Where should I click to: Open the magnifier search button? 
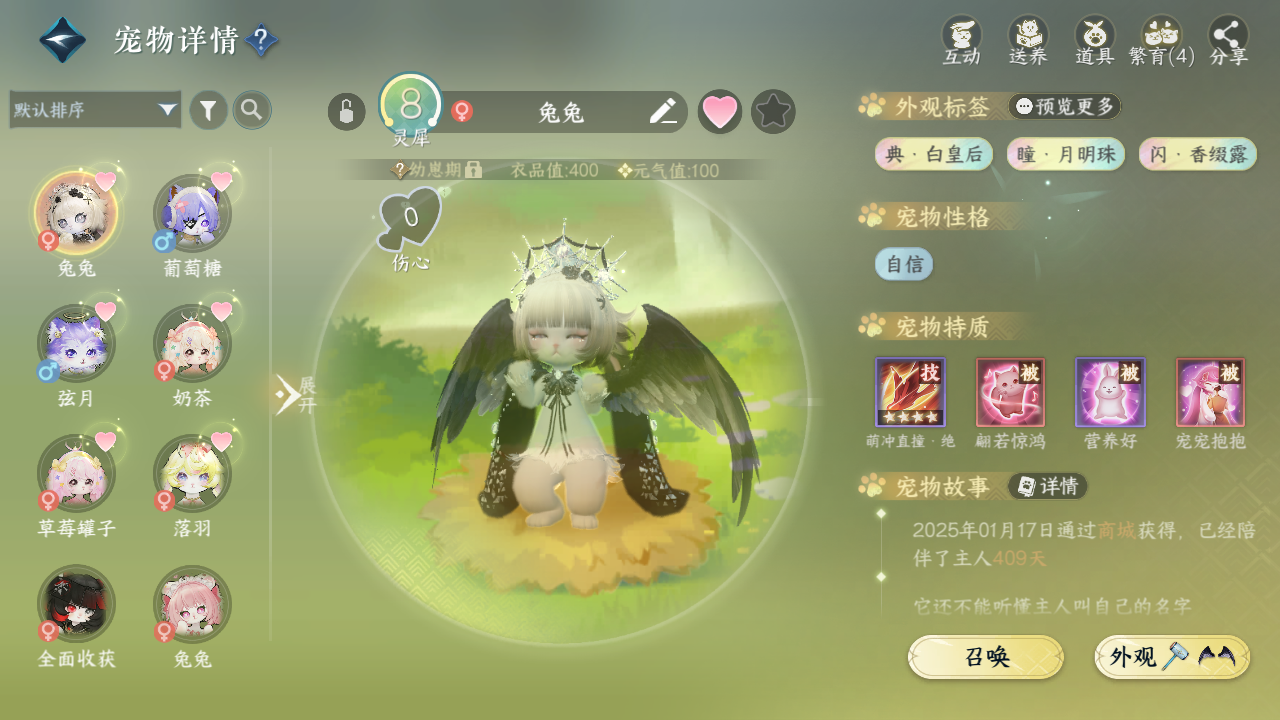coord(252,110)
